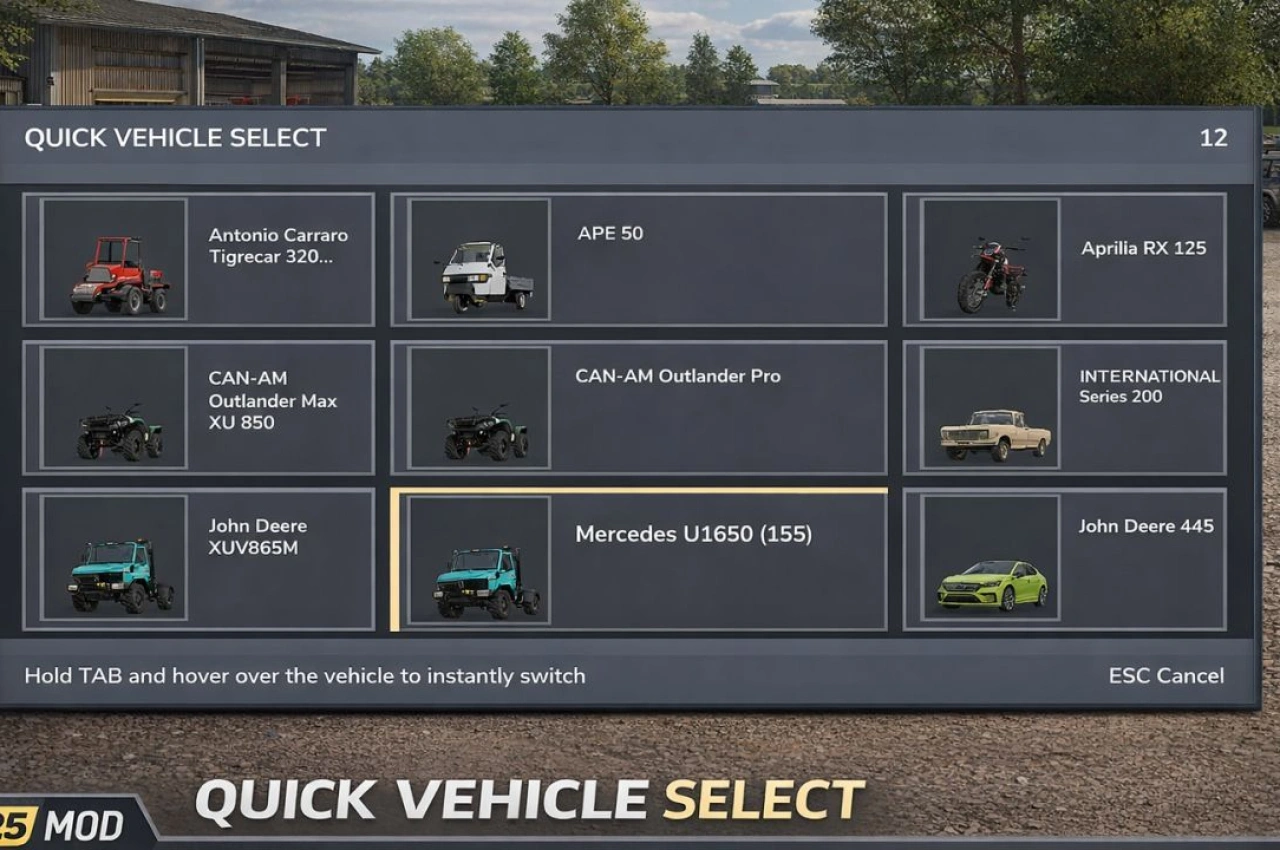Image resolution: width=1280 pixels, height=850 pixels.
Task: Select the John Deere 445 tile
Action: coord(1064,559)
